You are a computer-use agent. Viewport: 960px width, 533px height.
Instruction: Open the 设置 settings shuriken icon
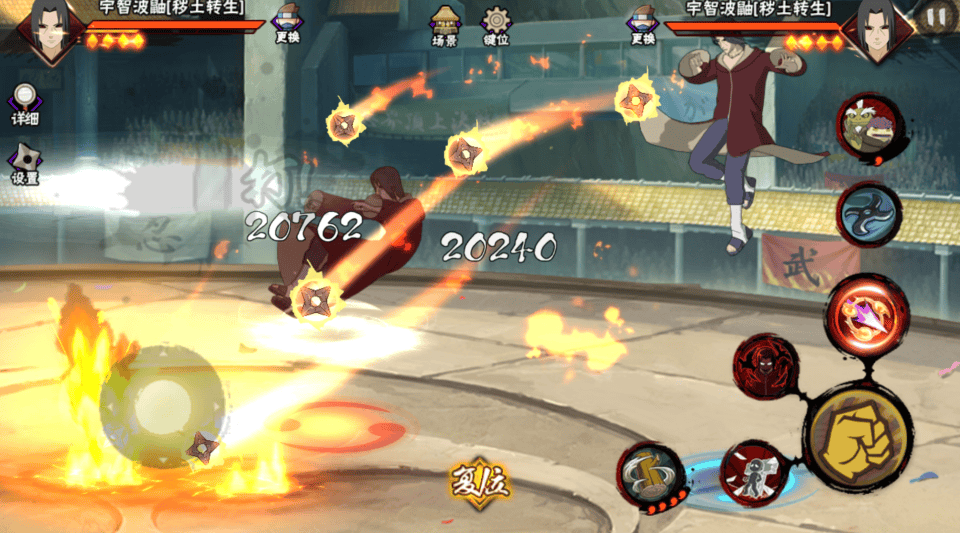tap(25, 164)
